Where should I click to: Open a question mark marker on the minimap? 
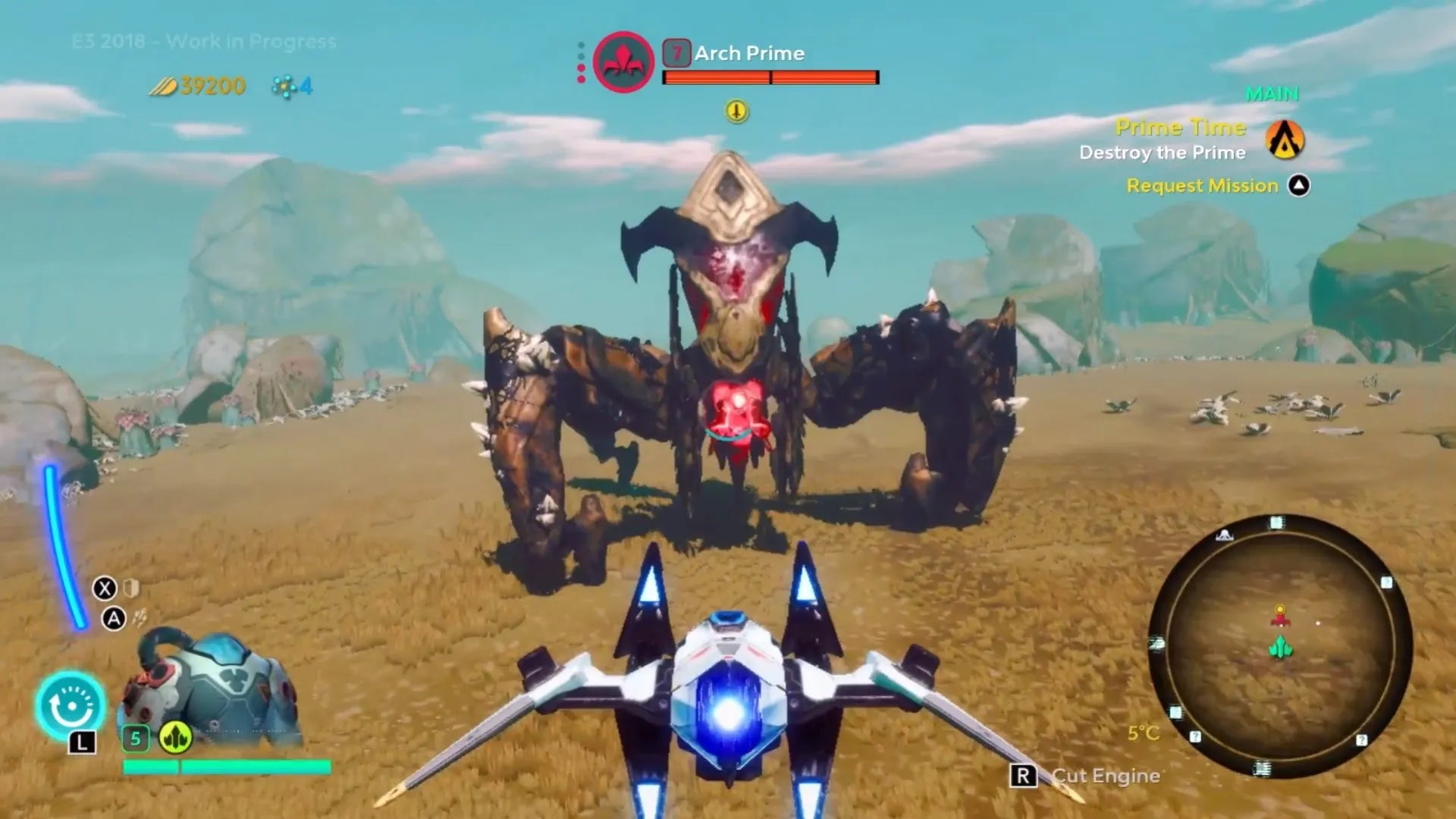(1386, 582)
